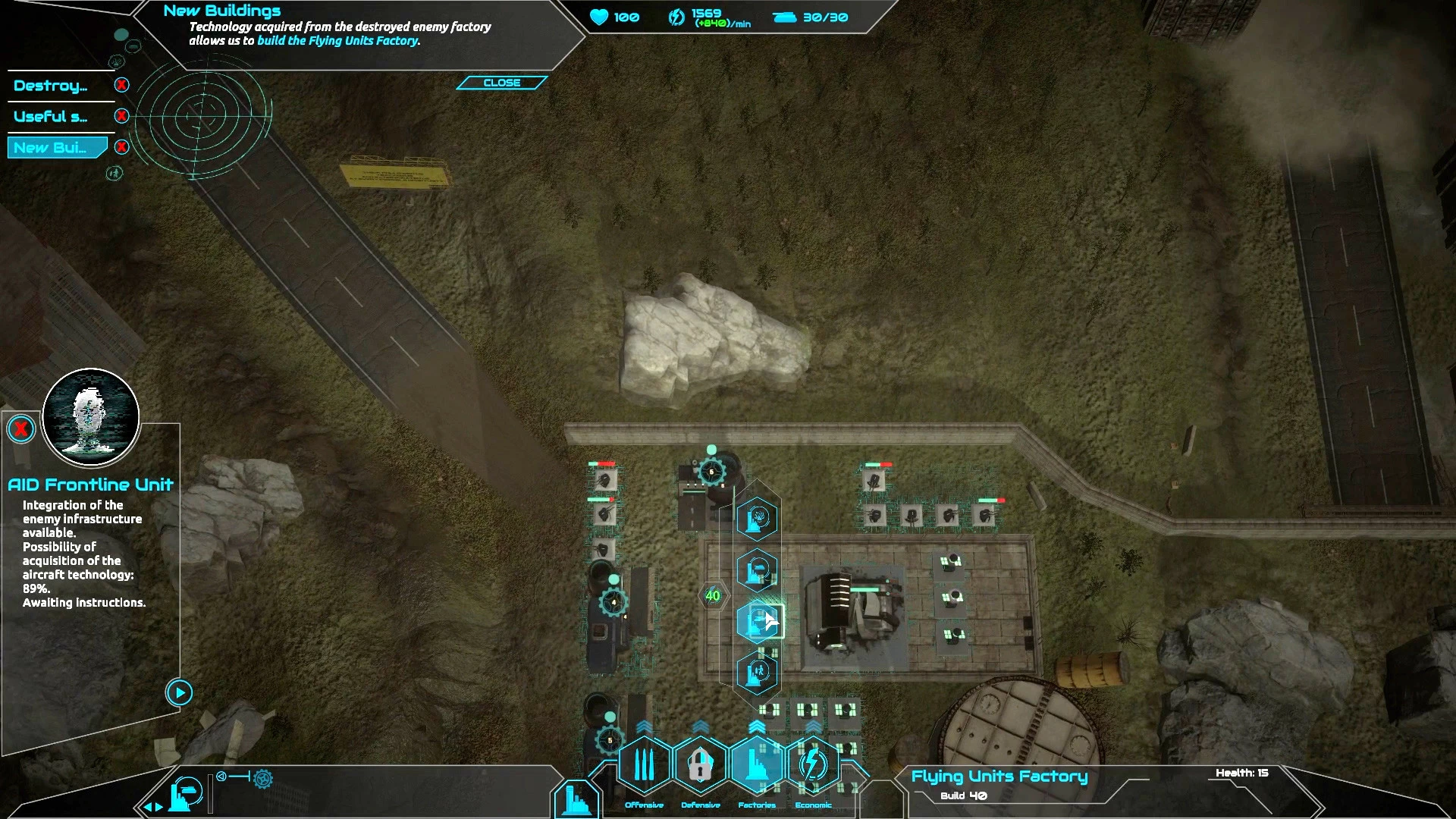Dismiss the New Bui... notification with red X
The image size is (1456, 819).
121,147
